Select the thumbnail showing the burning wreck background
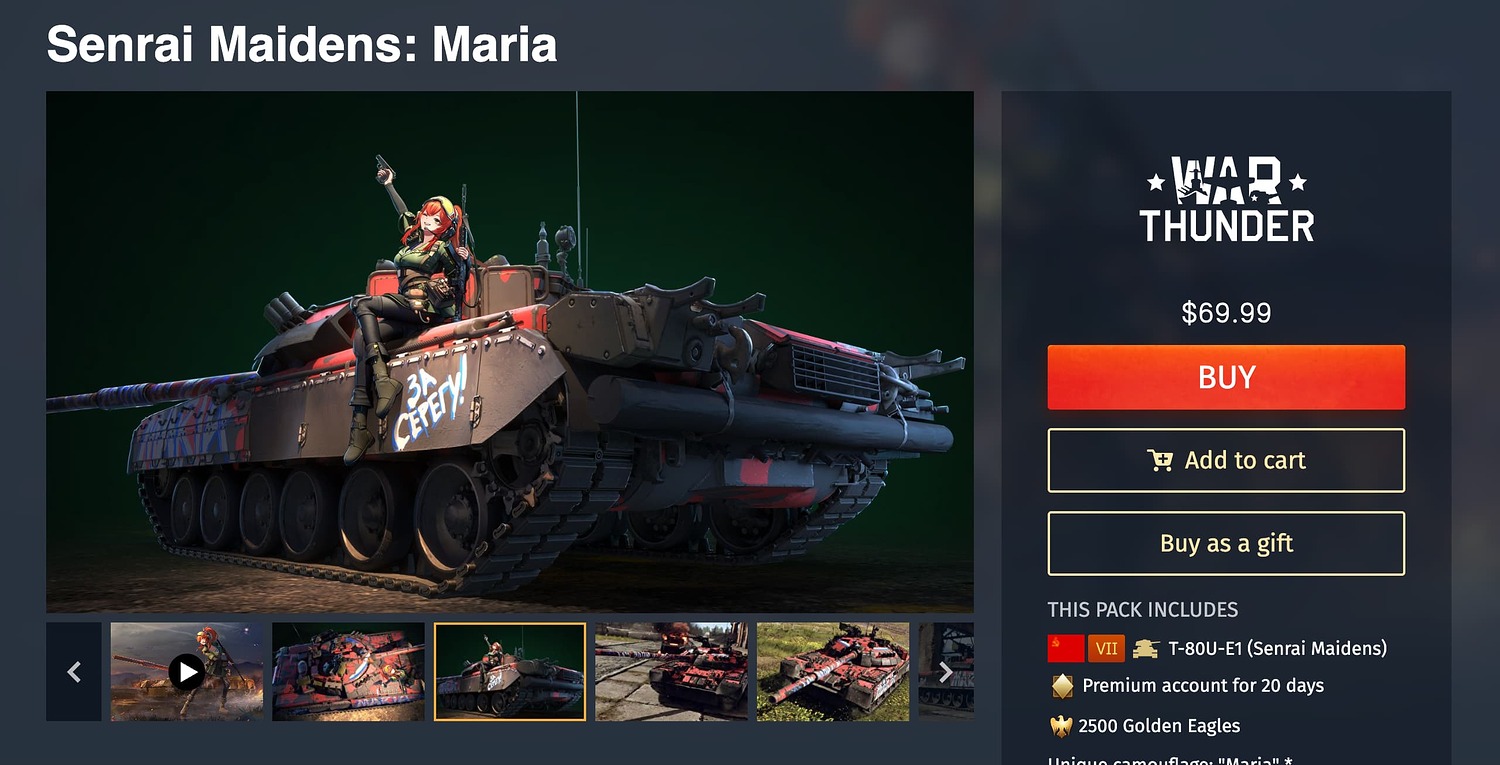Viewport: 1500px width, 765px height. click(671, 671)
